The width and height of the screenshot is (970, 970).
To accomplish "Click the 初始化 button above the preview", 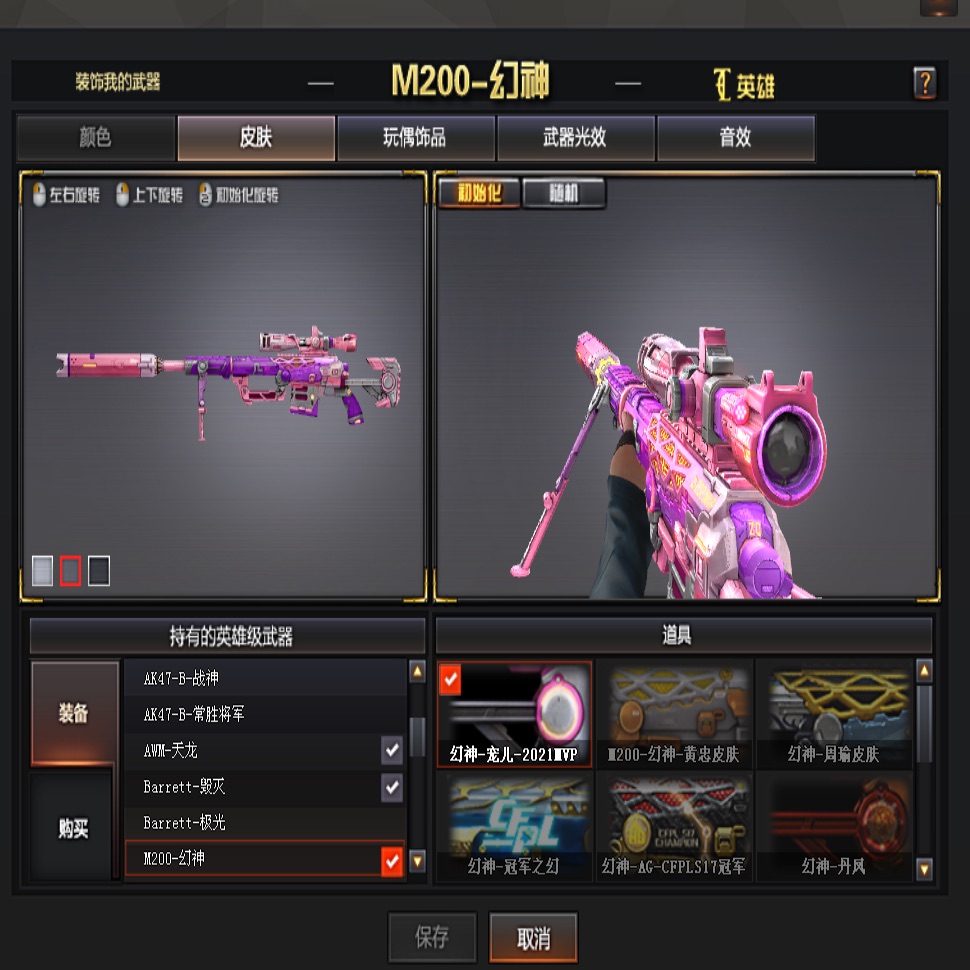I will coord(479,194).
